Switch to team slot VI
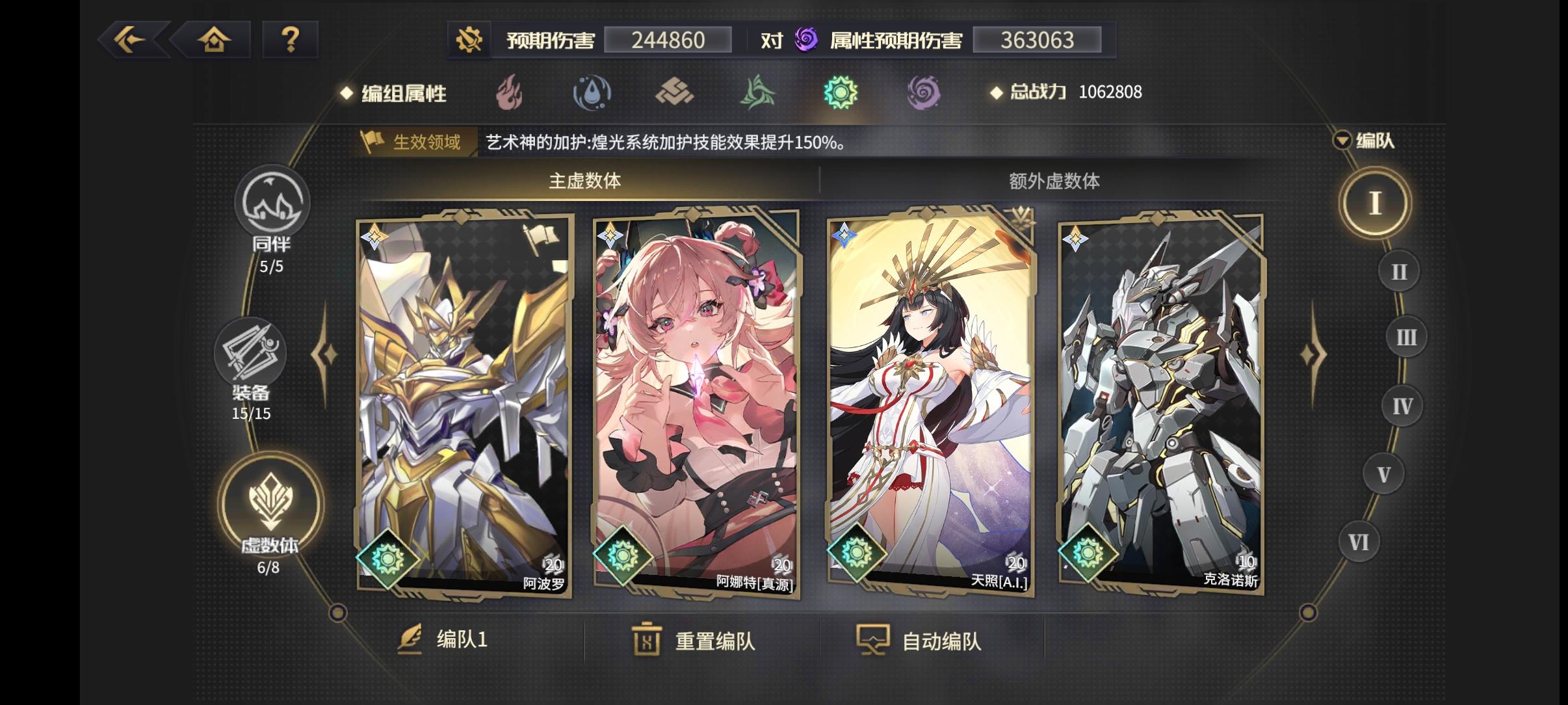Image resolution: width=1568 pixels, height=705 pixels. tap(1359, 542)
